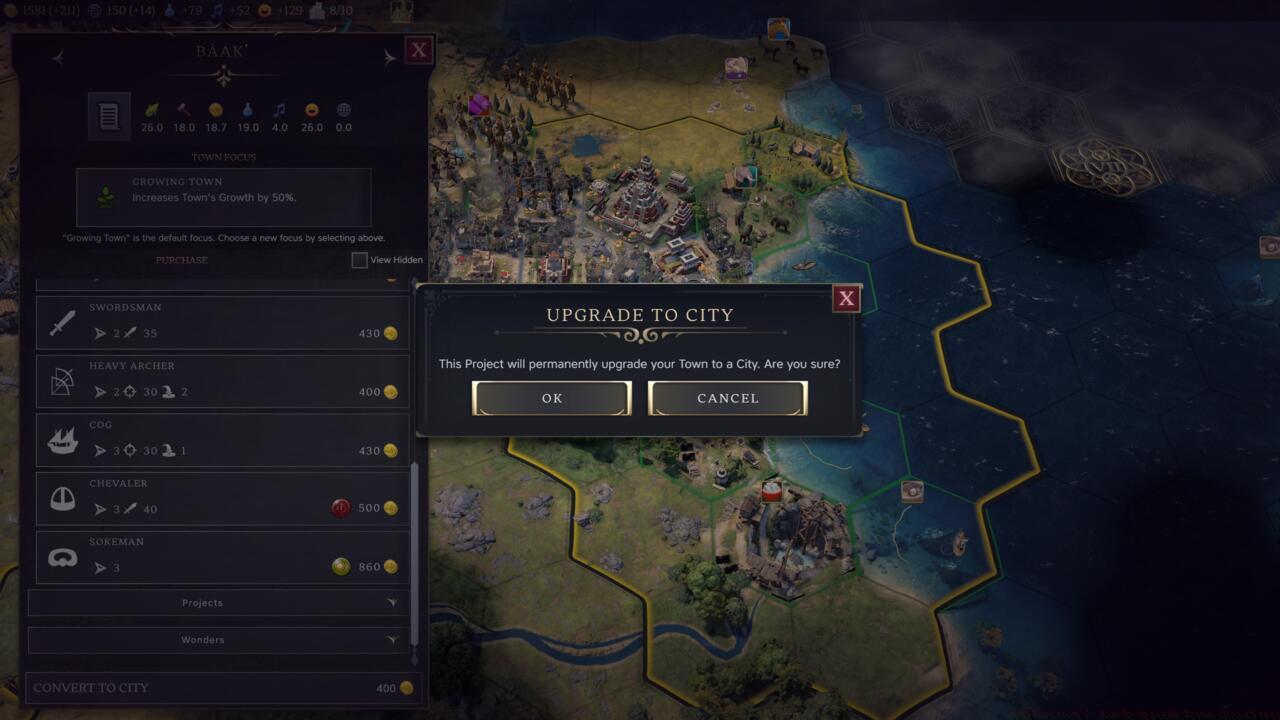Screen dimensions: 1280x720
Task: Select the Heavy Archer unit icon
Action: [60, 380]
